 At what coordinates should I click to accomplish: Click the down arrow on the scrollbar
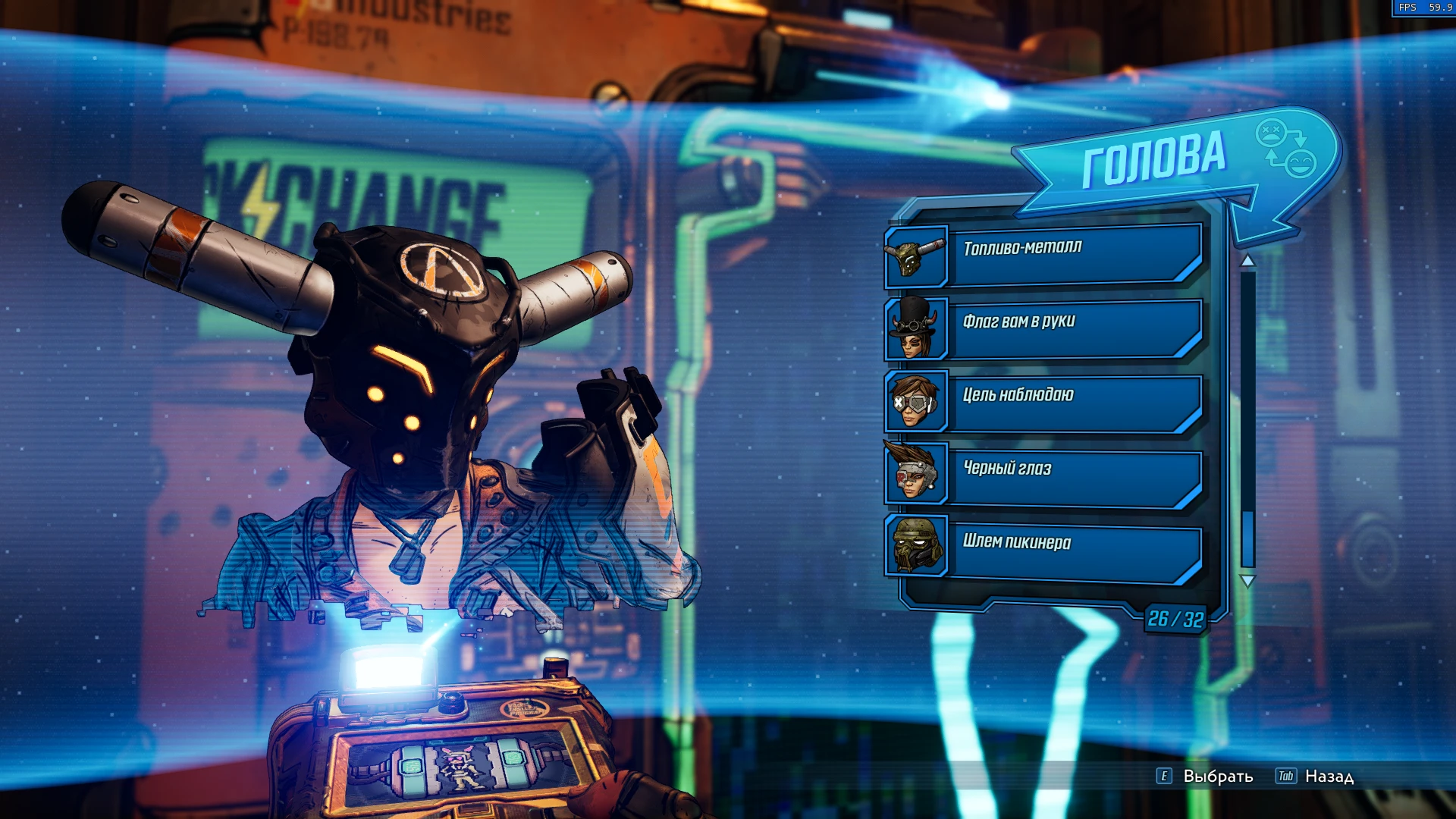[x=1247, y=578]
